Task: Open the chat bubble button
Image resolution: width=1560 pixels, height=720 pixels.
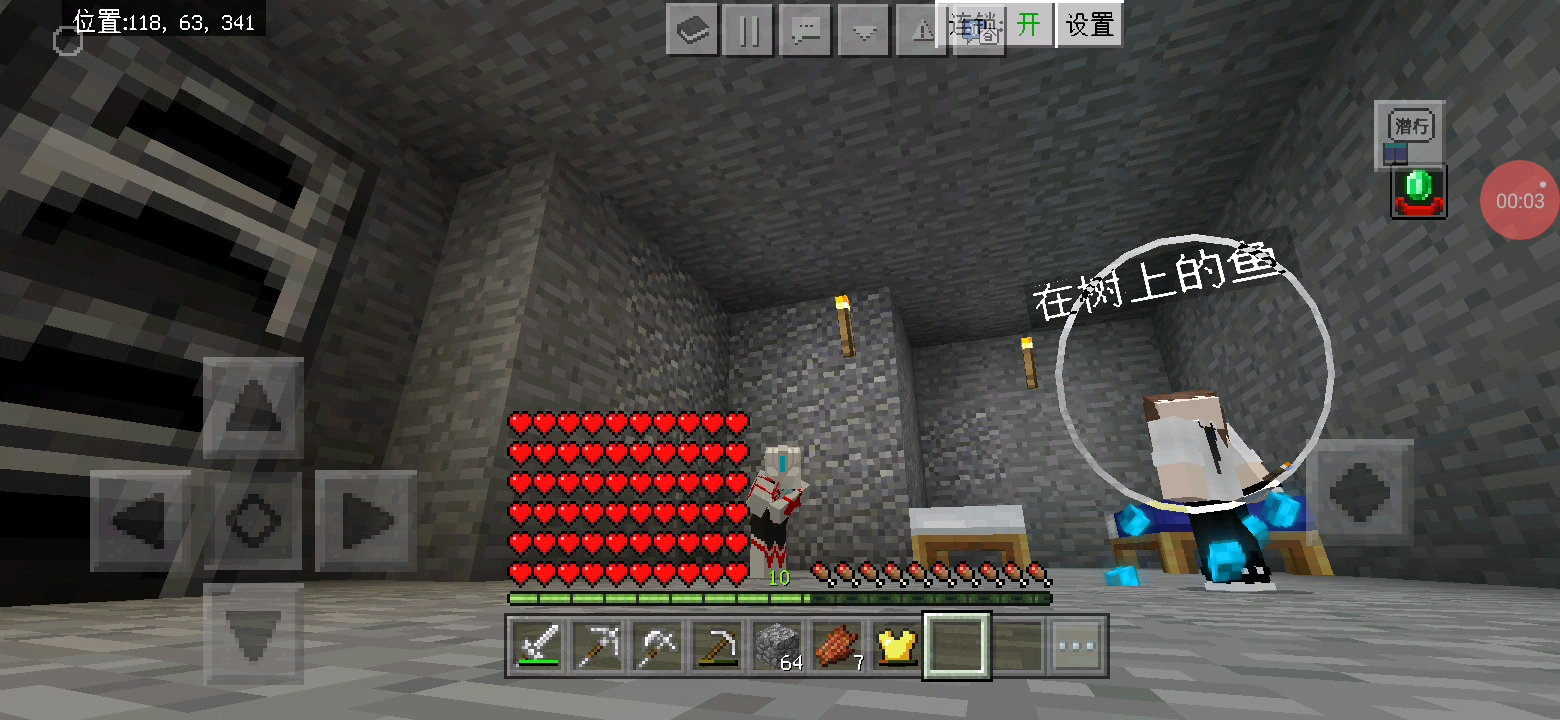Action: click(805, 30)
